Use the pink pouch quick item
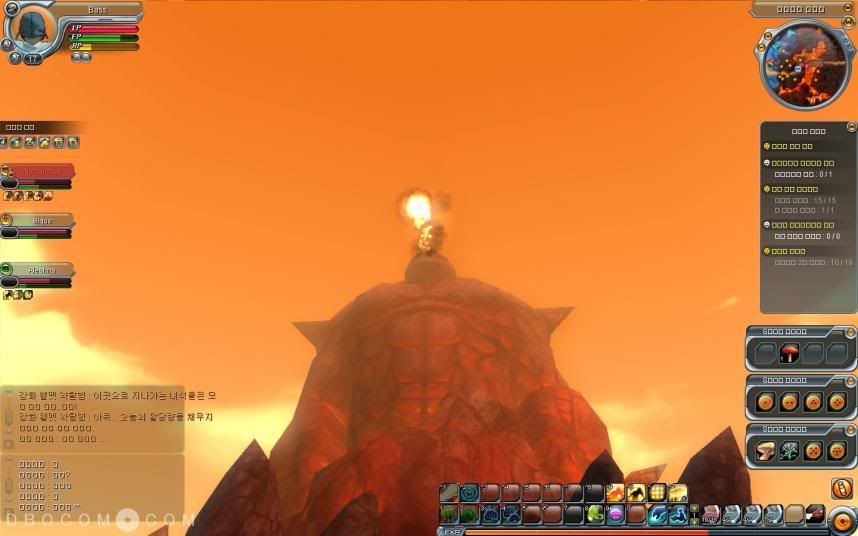Image resolution: width=858 pixels, height=536 pixels. coord(711,514)
